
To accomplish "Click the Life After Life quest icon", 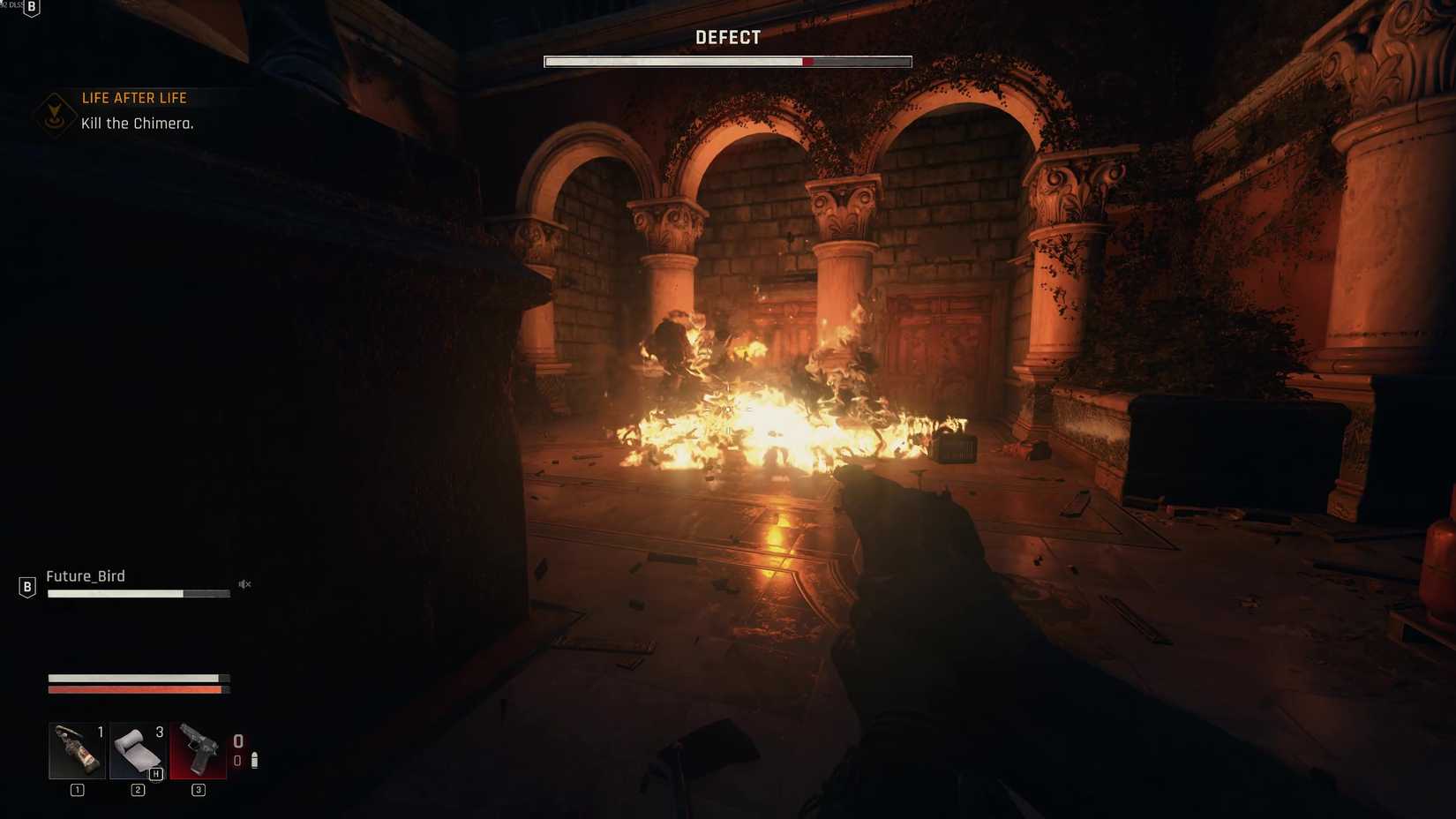I will 53,114.
